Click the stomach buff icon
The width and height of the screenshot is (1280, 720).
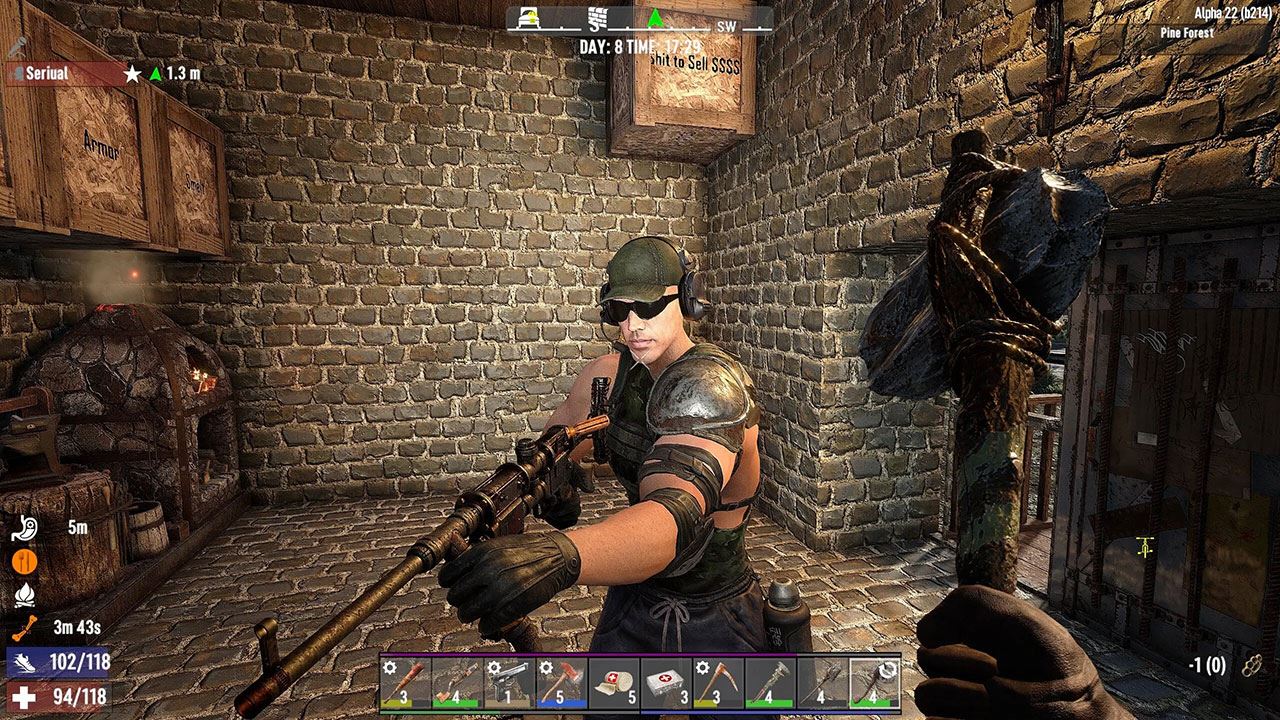[x=25, y=528]
